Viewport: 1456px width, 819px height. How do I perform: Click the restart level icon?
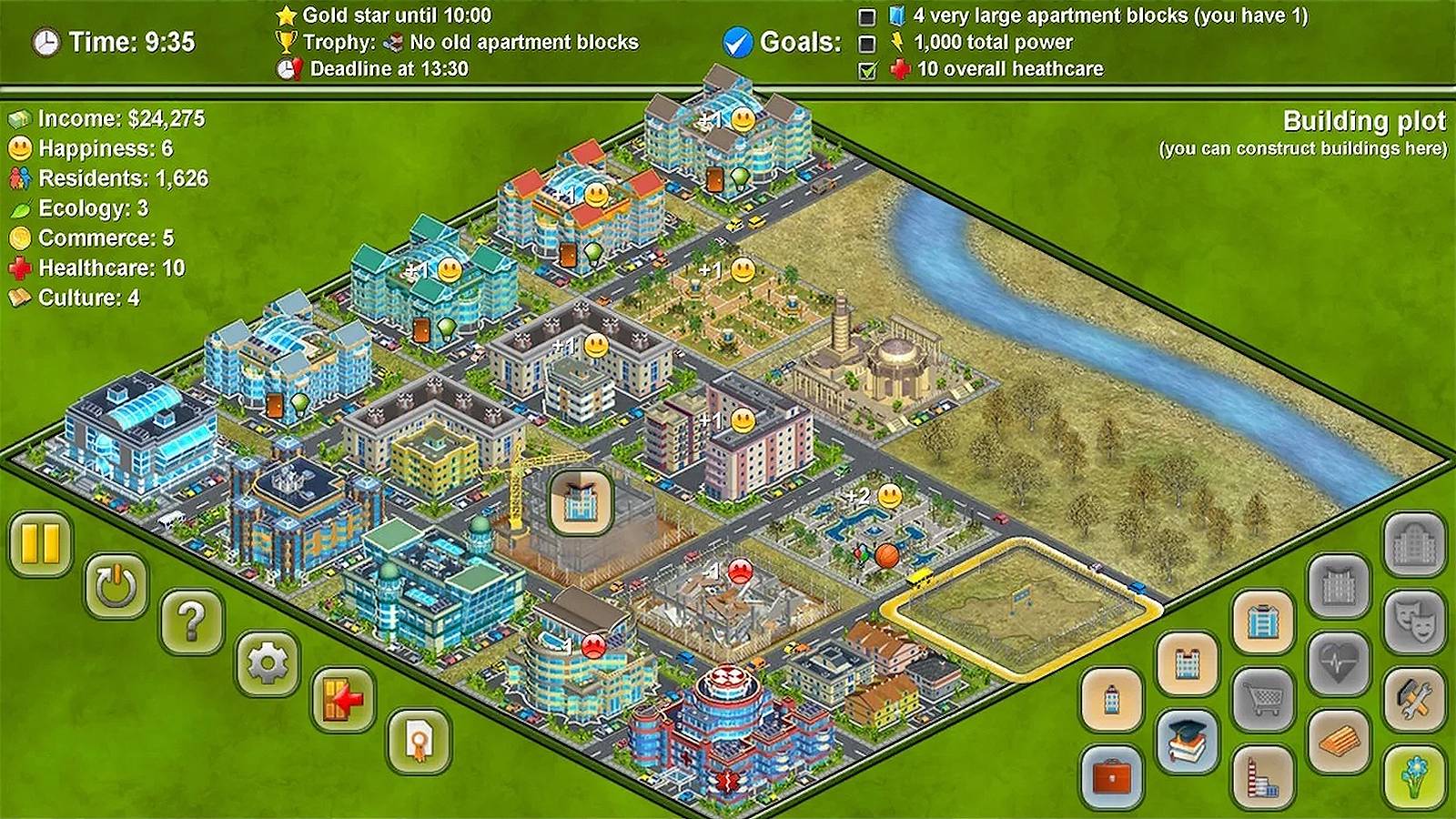pos(116,583)
